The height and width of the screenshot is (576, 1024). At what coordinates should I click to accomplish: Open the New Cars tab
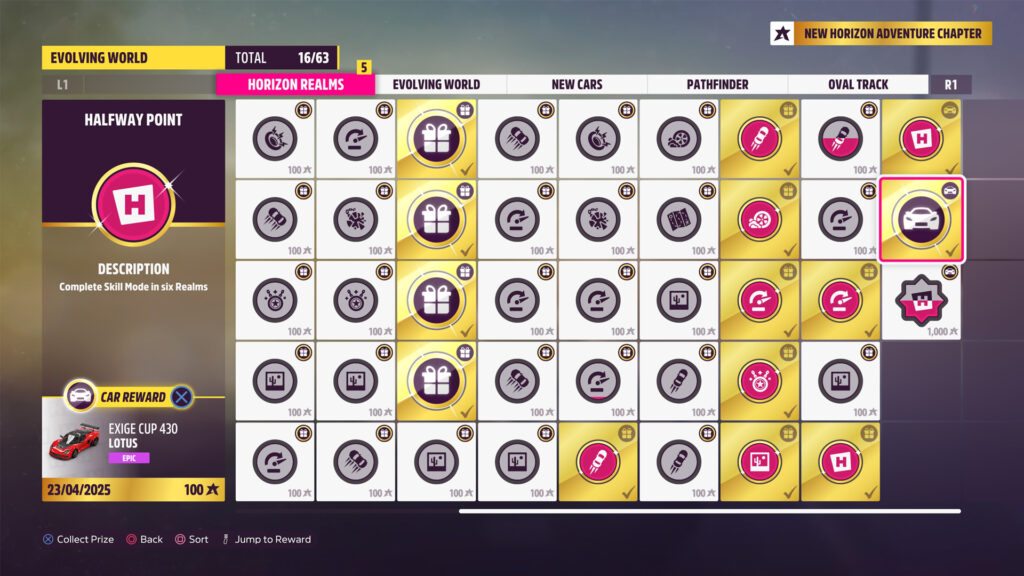coord(577,85)
